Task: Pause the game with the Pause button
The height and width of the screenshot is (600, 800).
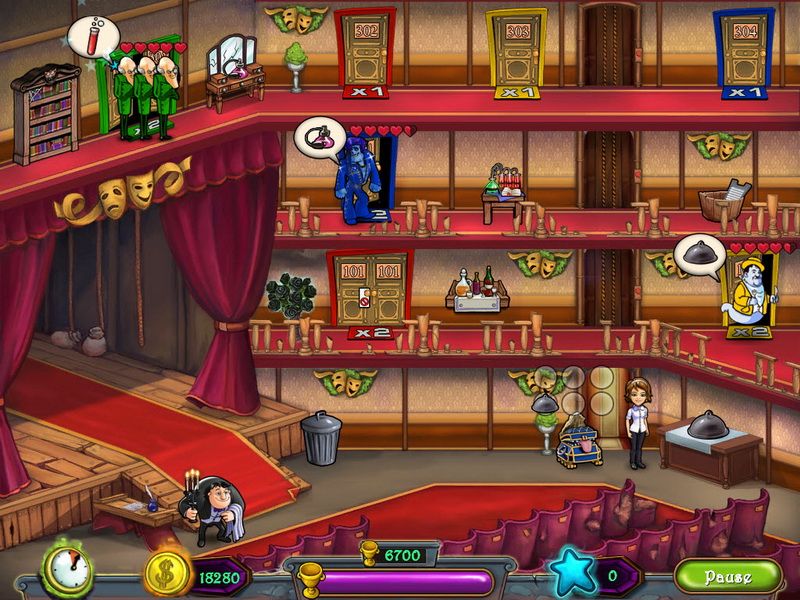Action: (x=727, y=577)
